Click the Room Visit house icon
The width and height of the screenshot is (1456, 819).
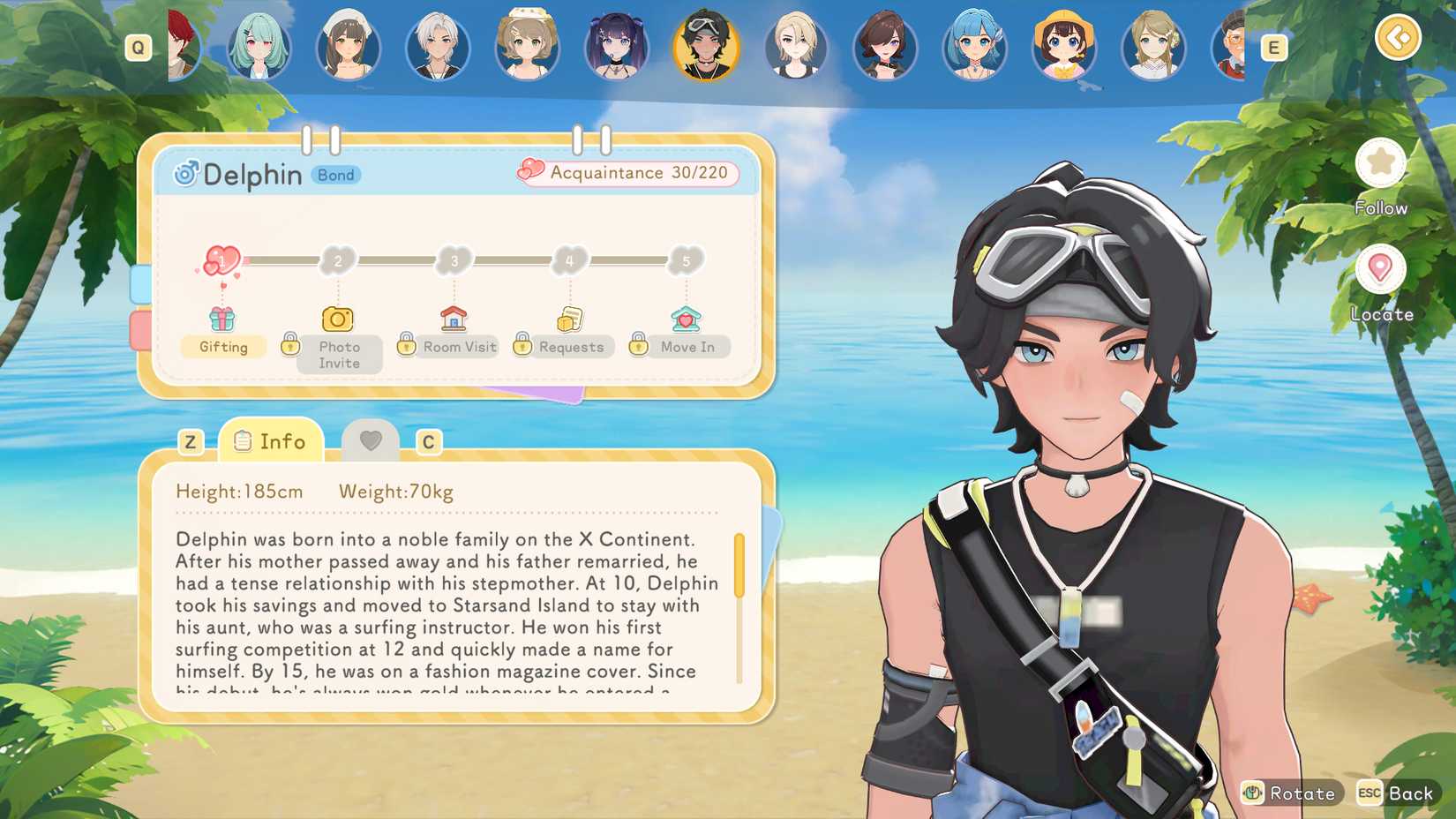pos(454,319)
